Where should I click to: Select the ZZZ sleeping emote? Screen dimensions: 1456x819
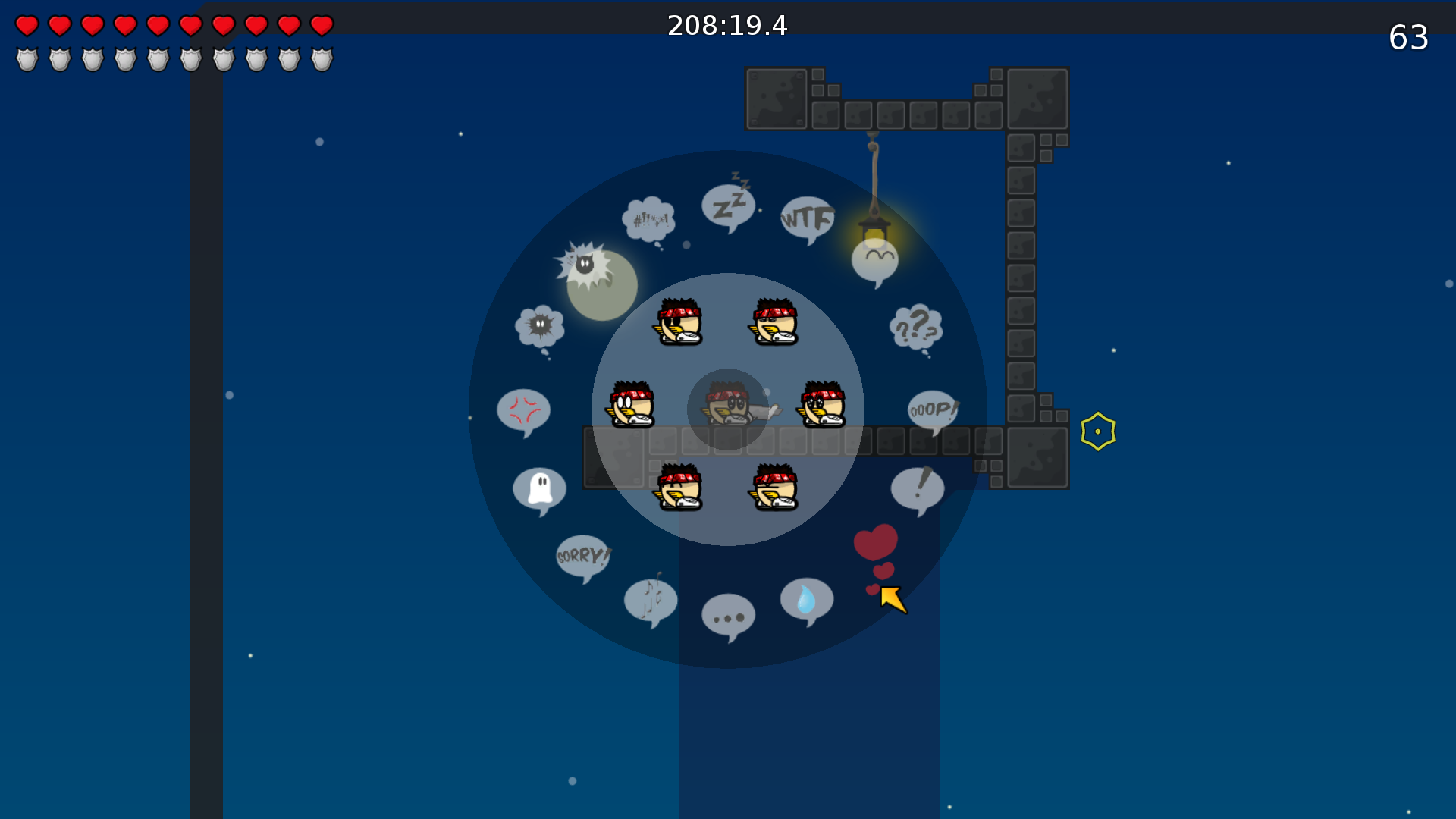729,205
